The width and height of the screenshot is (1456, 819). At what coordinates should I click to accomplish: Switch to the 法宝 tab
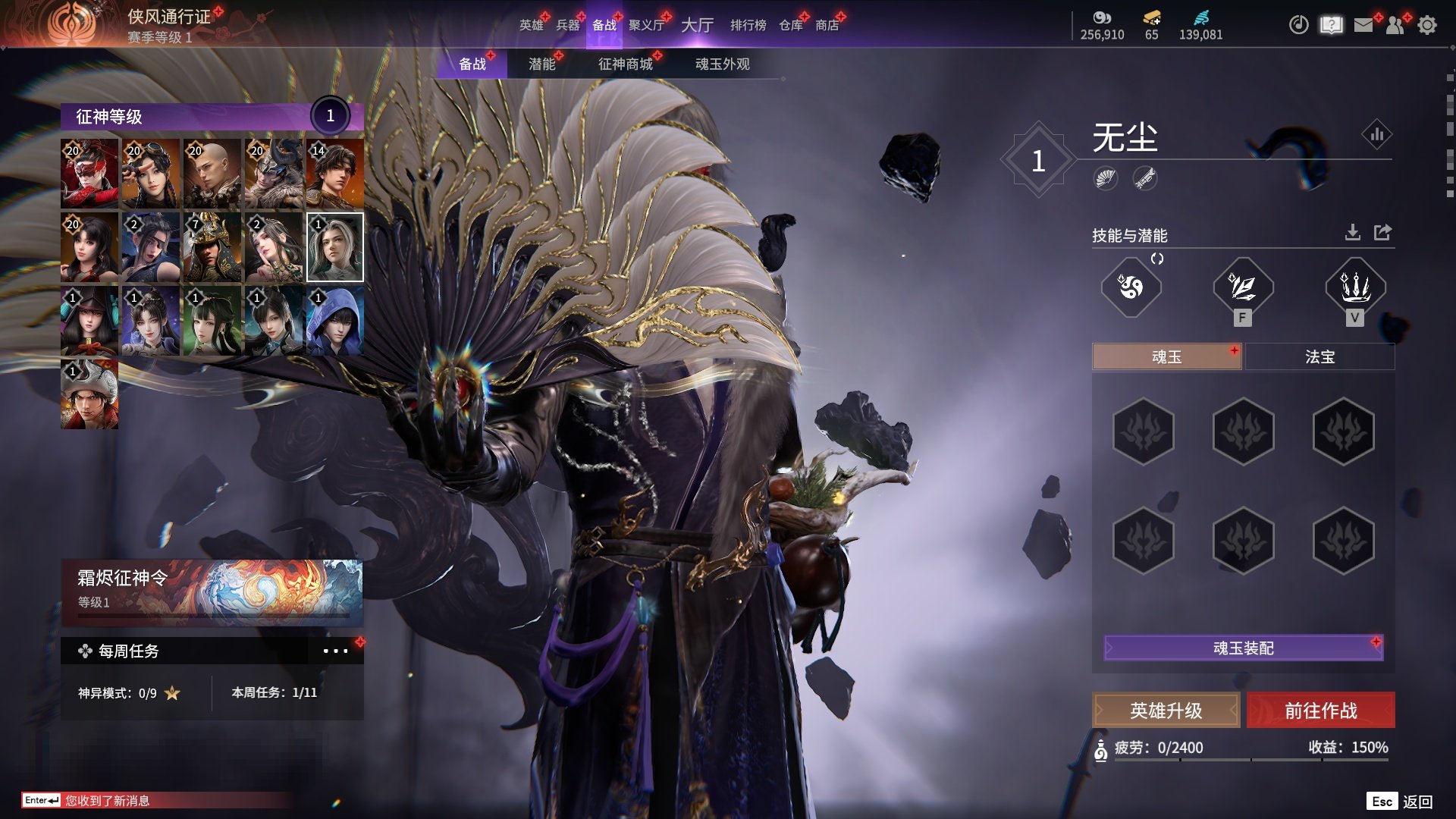[1319, 357]
